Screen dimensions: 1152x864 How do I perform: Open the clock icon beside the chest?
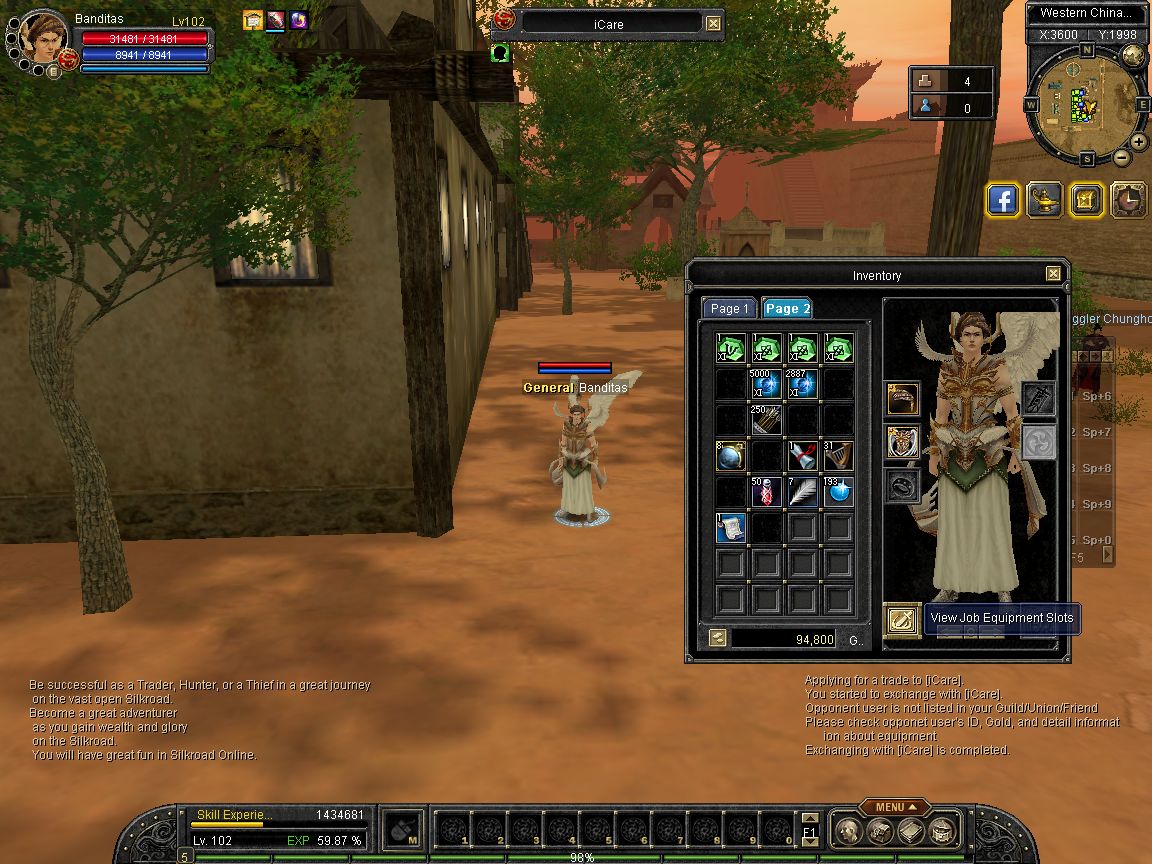tap(1129, 200)
